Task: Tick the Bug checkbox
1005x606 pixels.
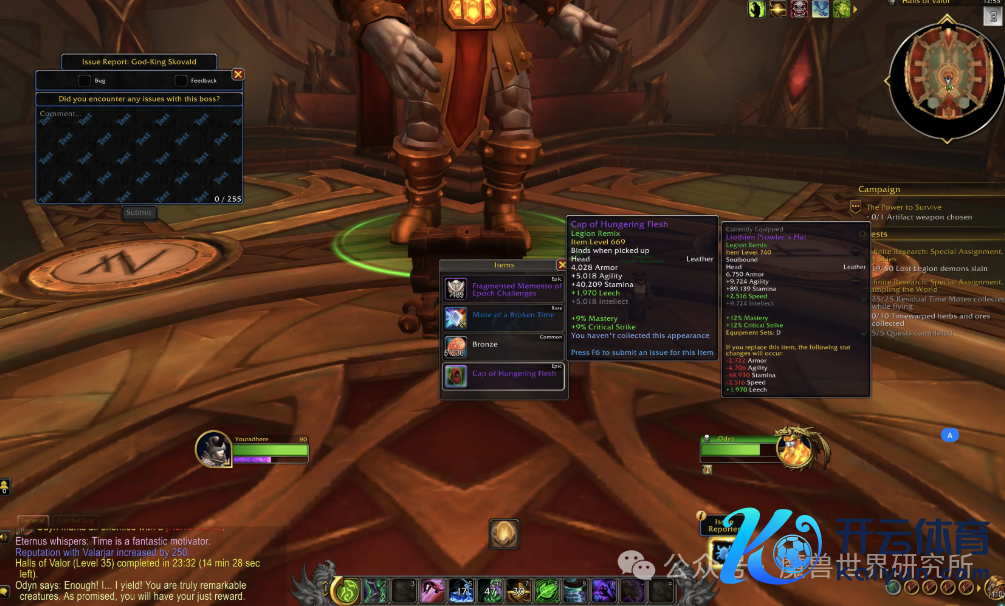Action: [x=85, y=80]
